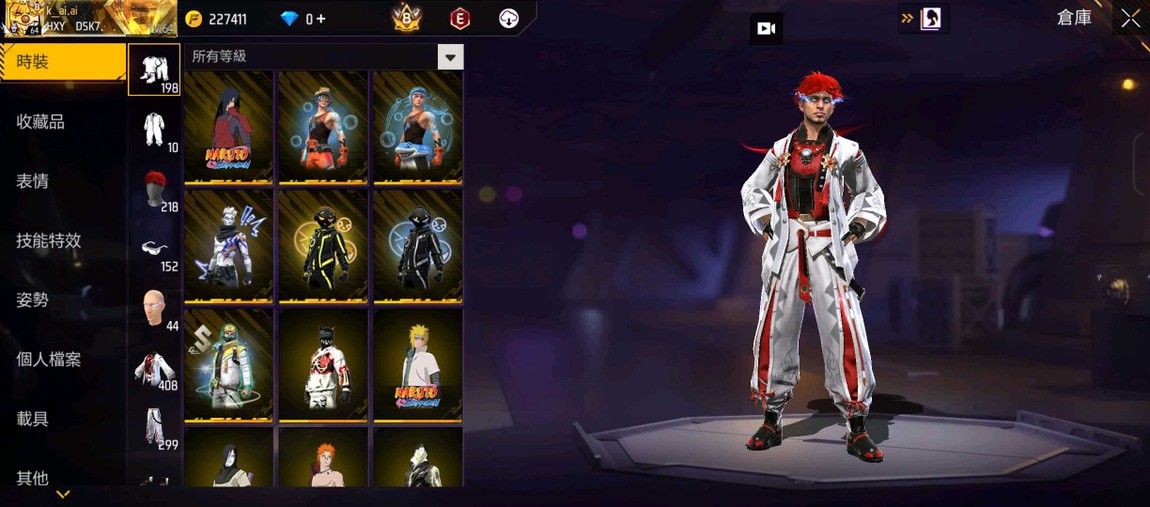
Task: Select the blond Naruto outfit in white cloak
Action: [417, 365]
